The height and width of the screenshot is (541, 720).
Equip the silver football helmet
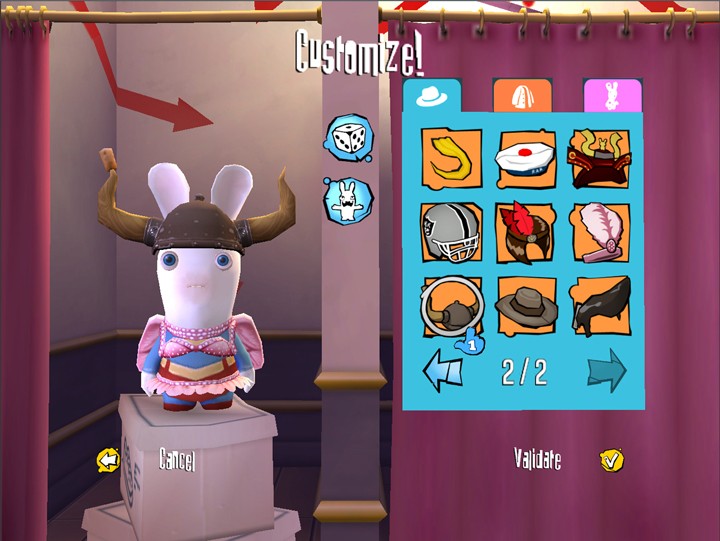pos(451,232)
